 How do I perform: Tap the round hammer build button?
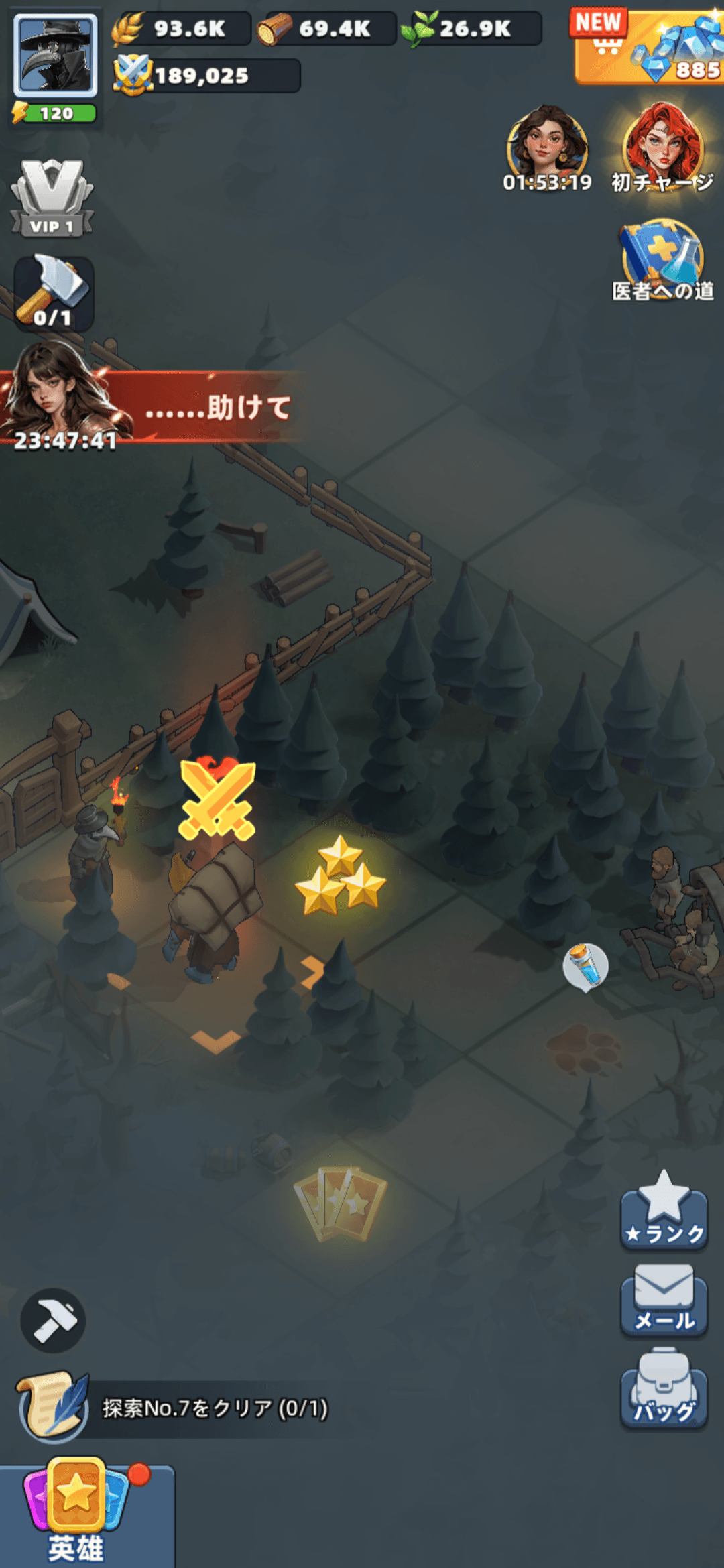pos(53,1320)
